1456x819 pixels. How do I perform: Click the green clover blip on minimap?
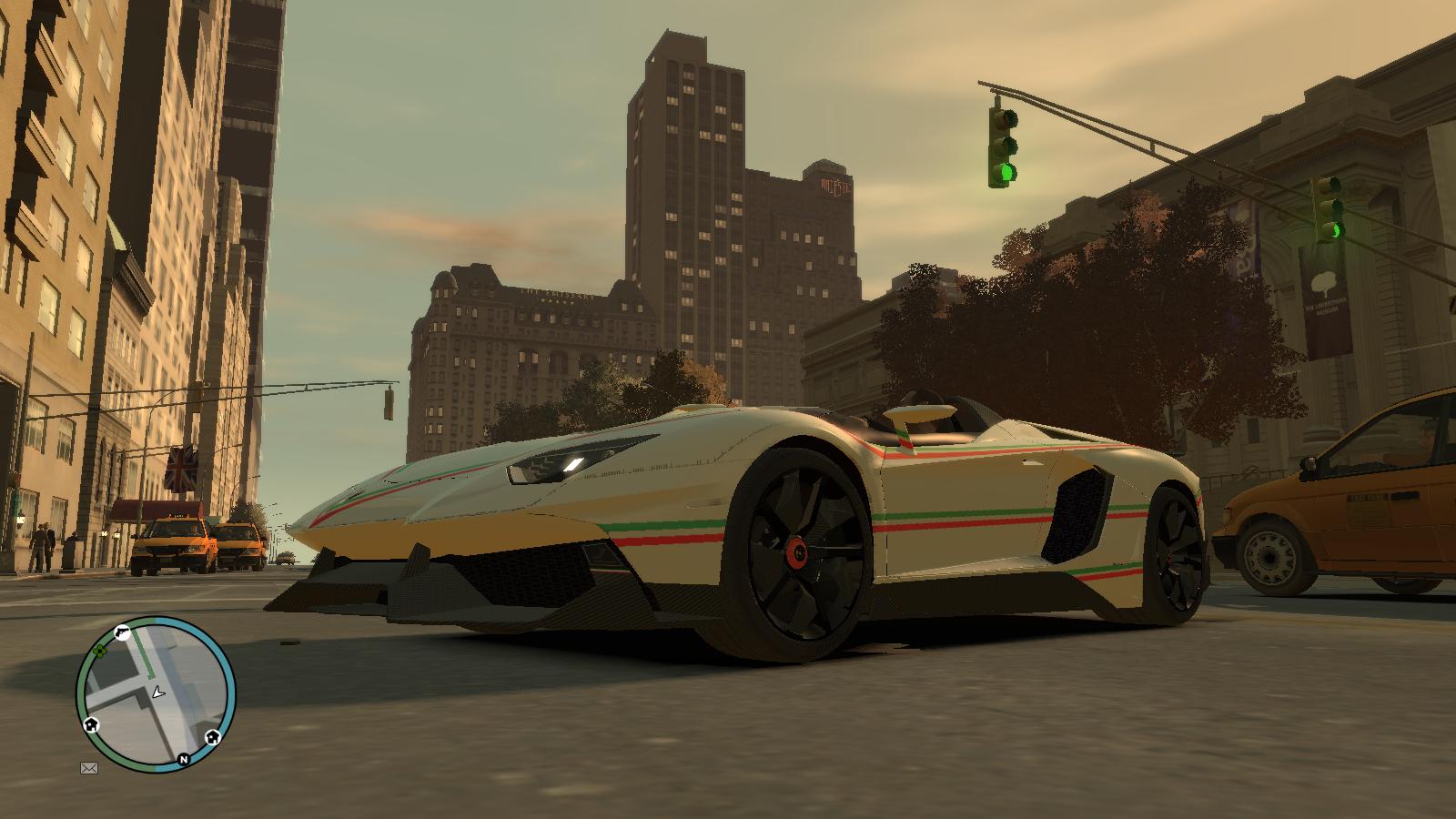click(x=98, y=652)
